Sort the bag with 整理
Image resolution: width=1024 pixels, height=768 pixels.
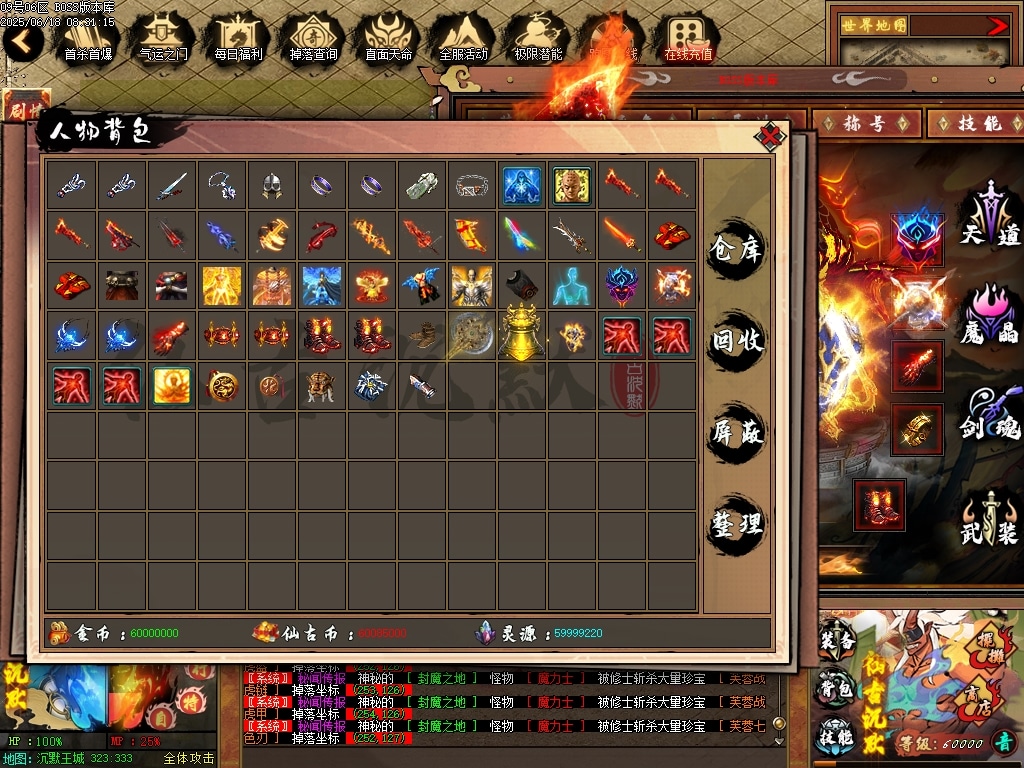coord(737,523)
